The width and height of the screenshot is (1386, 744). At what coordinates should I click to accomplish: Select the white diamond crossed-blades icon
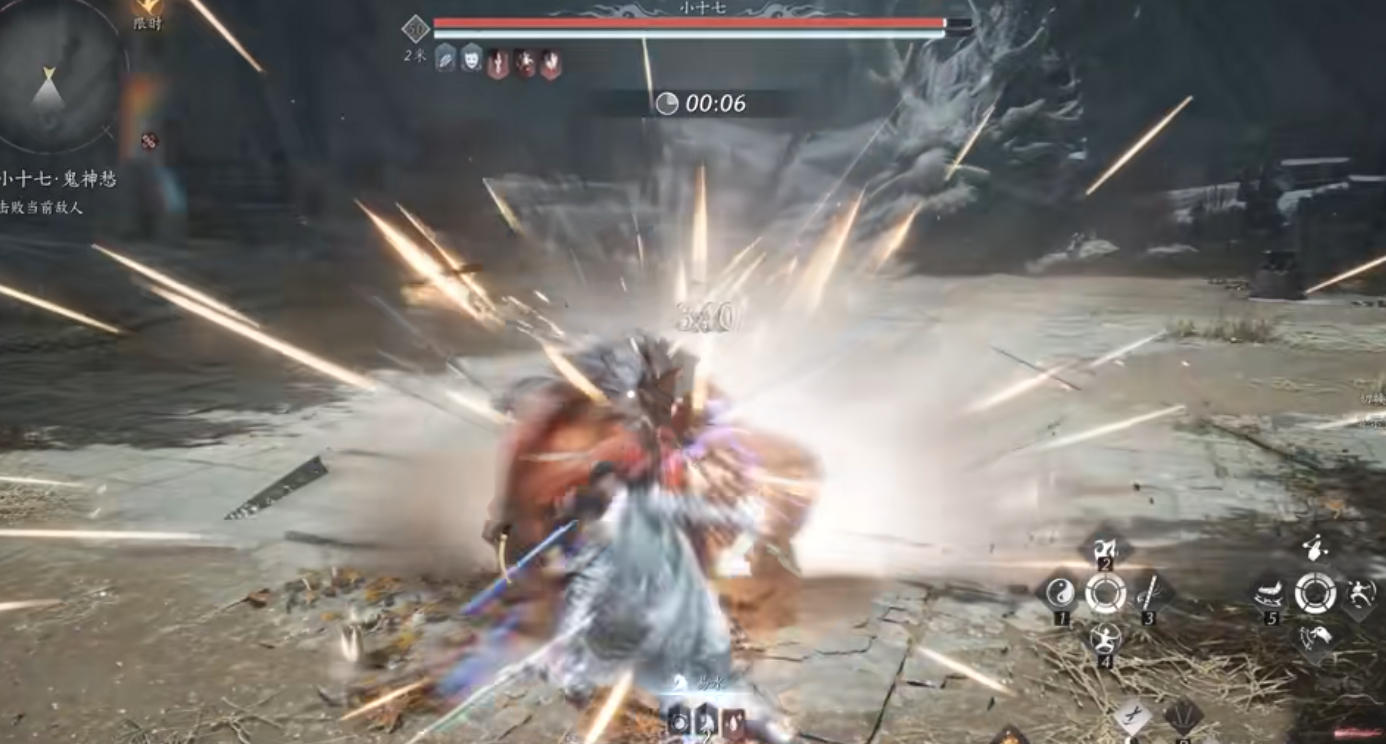[x=1133, y=716]
